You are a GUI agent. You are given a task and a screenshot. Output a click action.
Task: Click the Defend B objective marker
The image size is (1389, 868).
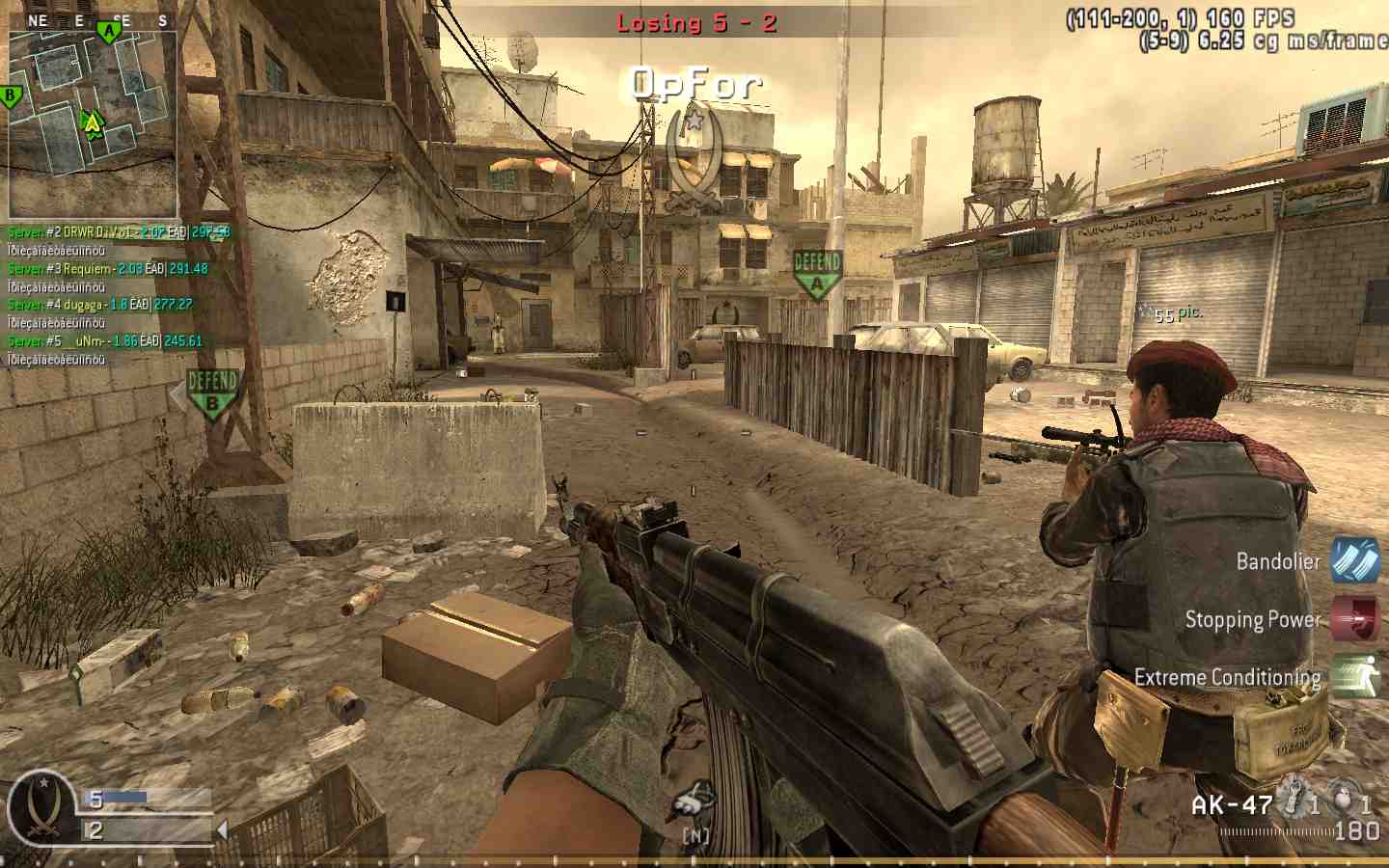(x=212, y=391)
